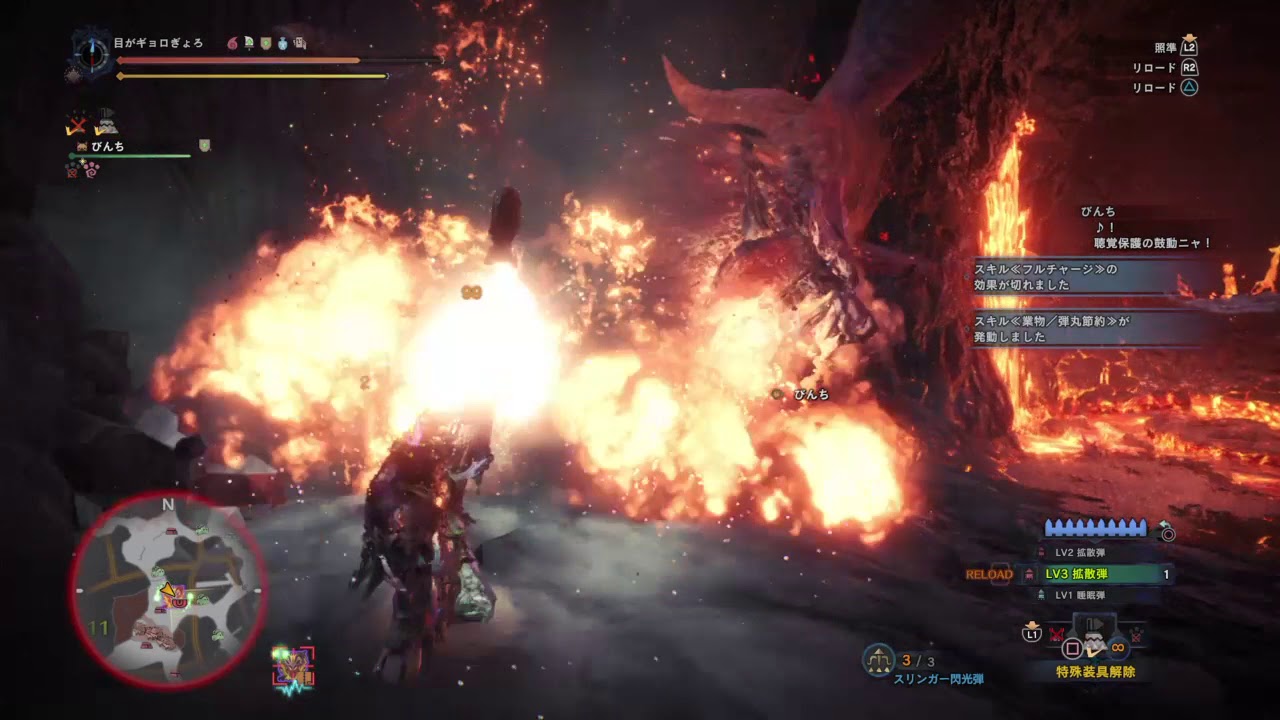Click the 業物／弾丸節約 skill activated notification
The width and height of the screenshot is (1280, 720).
[1077, 329]
